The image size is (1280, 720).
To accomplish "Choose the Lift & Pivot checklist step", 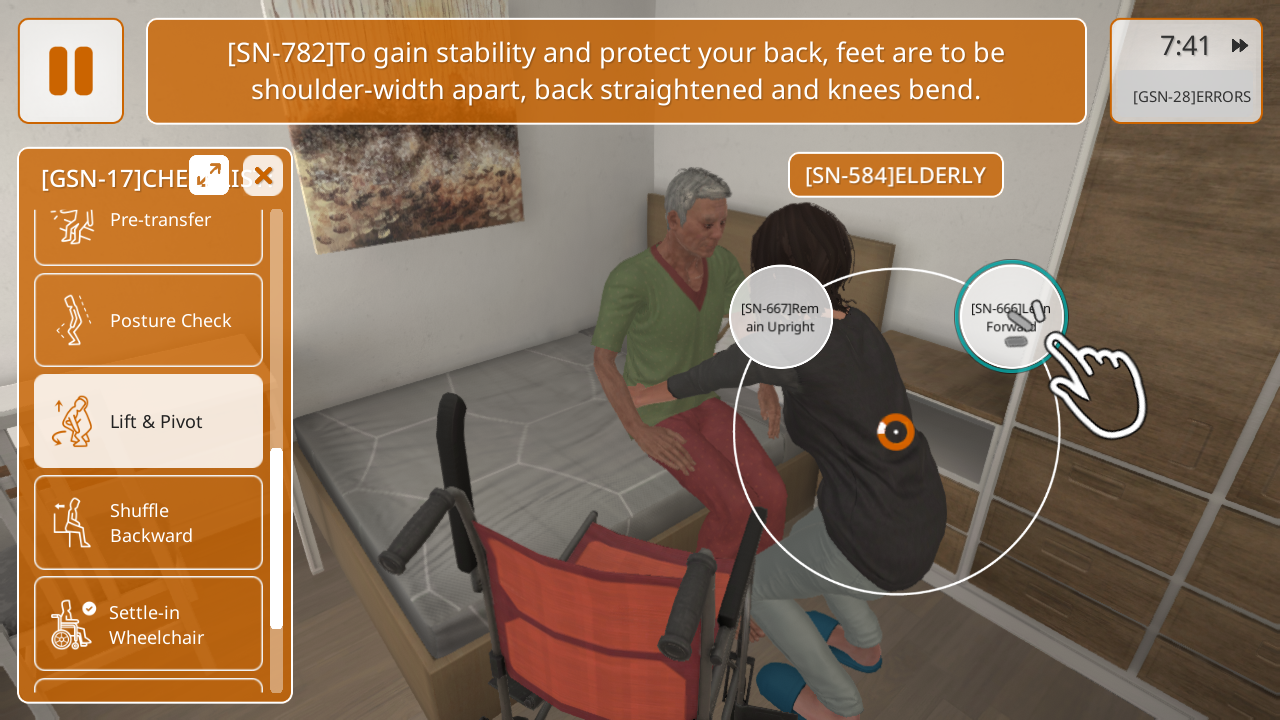I will (x=149, y=421).
